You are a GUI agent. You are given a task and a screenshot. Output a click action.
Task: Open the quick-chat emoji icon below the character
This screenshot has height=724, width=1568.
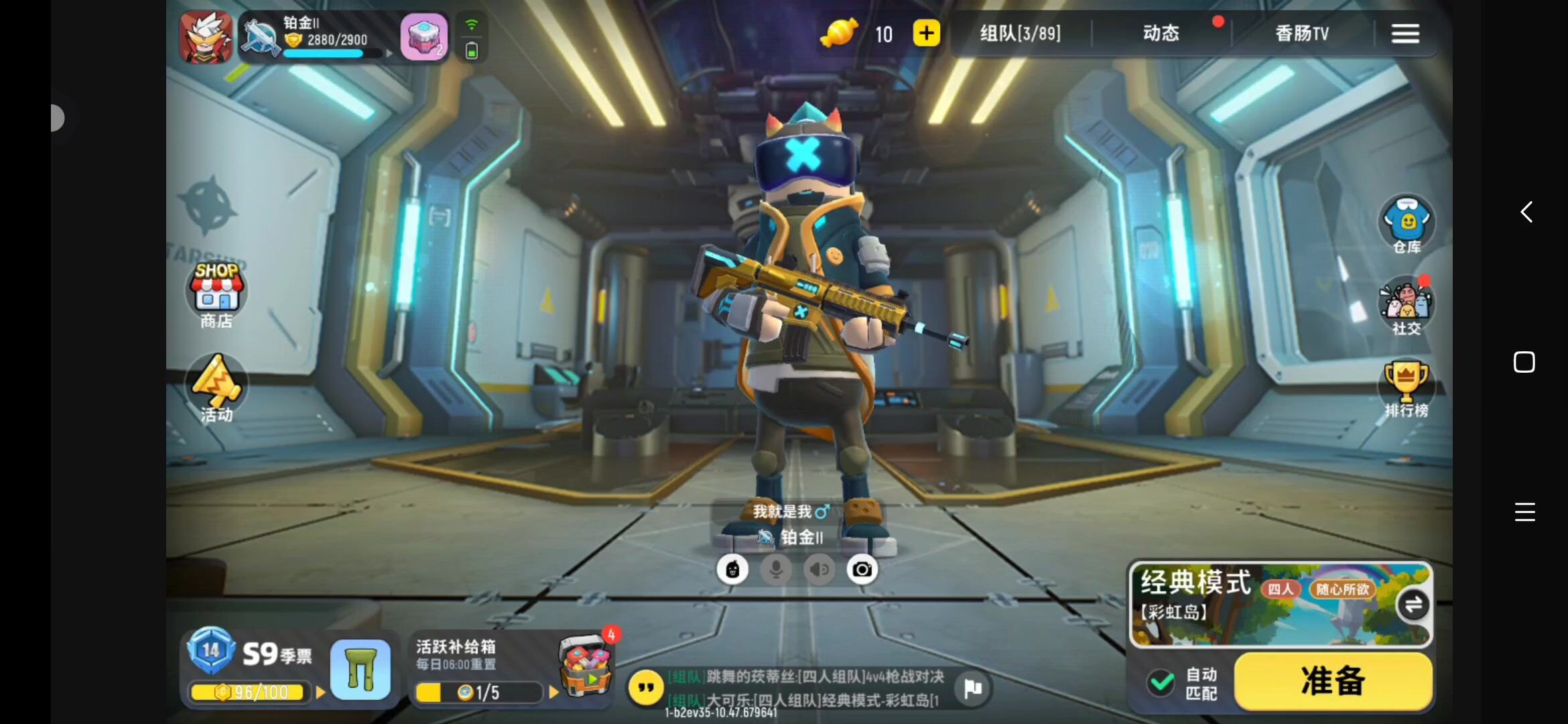click(x=733, y=569)
